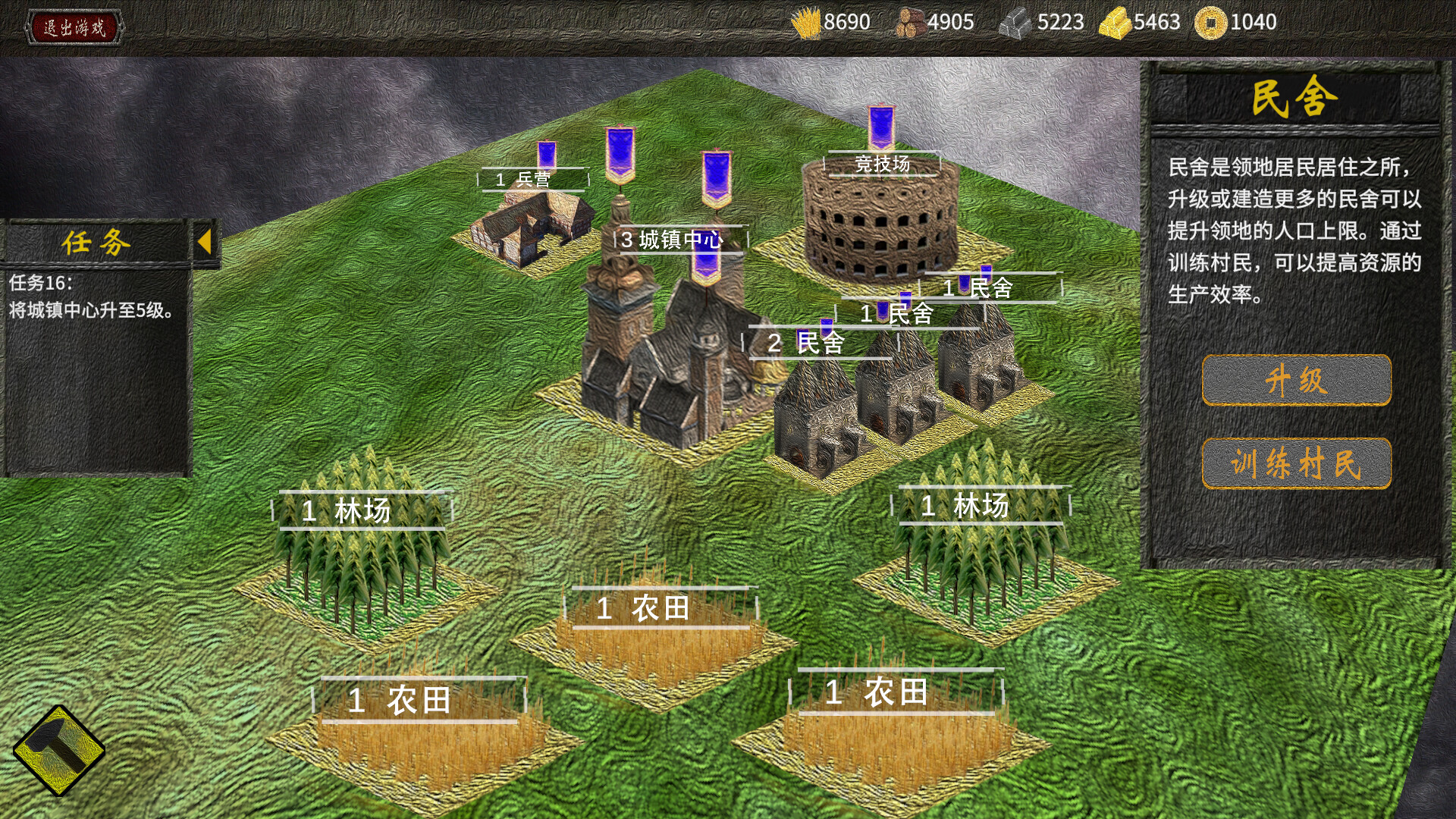Open the hammer build menu icon
The height and width of the screenshot is (819, 1456).
click(x=58, y=750)
